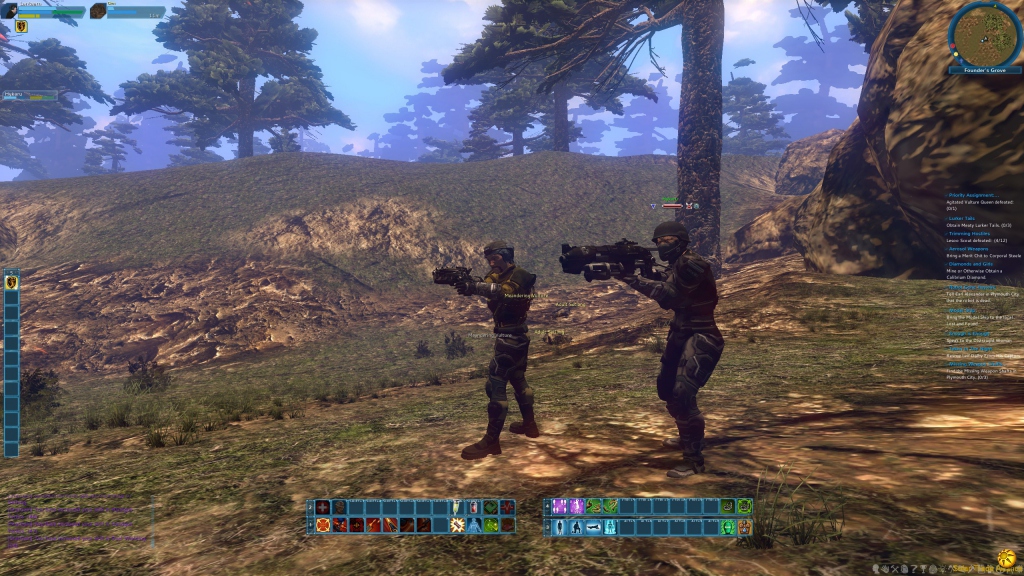Use the red canister item slot
Screen dimensions: 1024x576
point(474,507)
